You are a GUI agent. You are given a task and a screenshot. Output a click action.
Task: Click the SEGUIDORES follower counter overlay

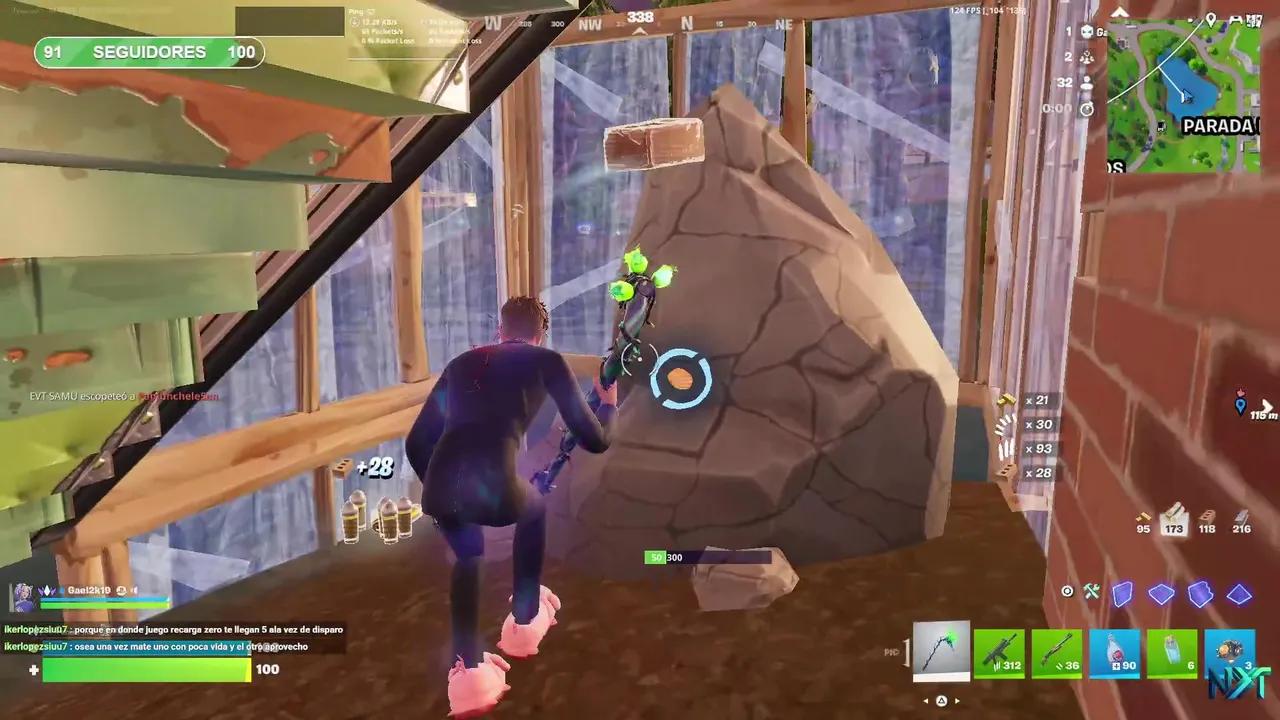148,52
